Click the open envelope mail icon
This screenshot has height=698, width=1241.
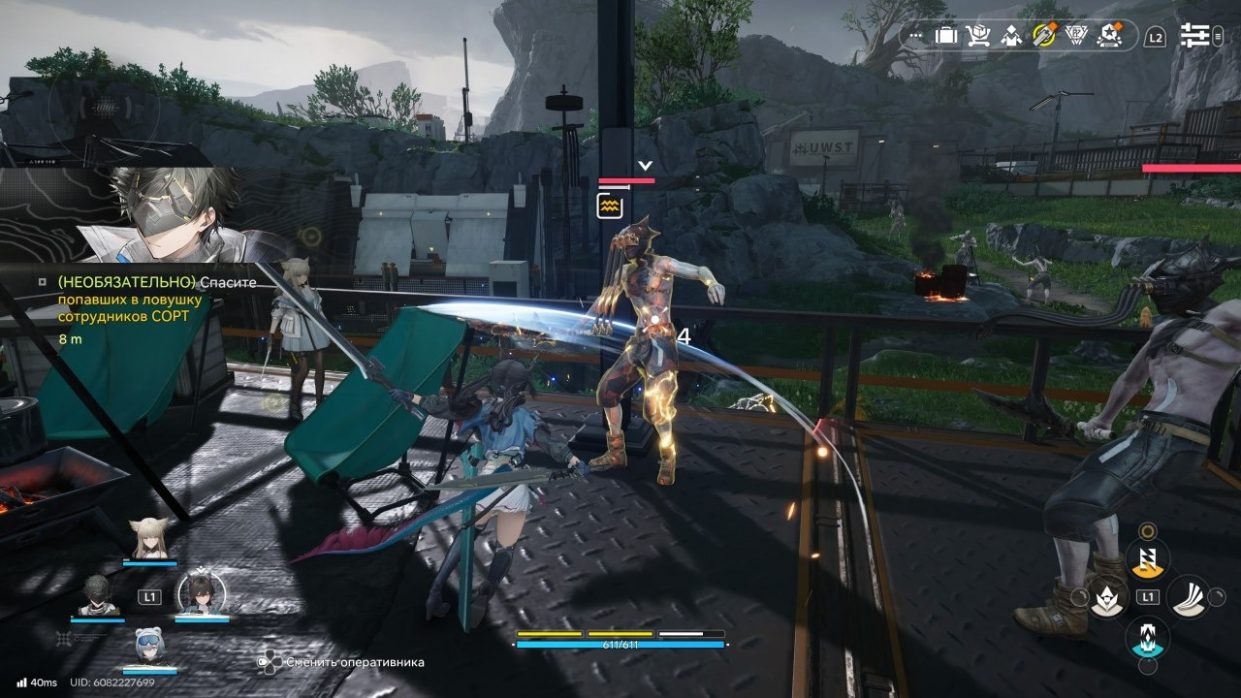tap(1010, 36)
